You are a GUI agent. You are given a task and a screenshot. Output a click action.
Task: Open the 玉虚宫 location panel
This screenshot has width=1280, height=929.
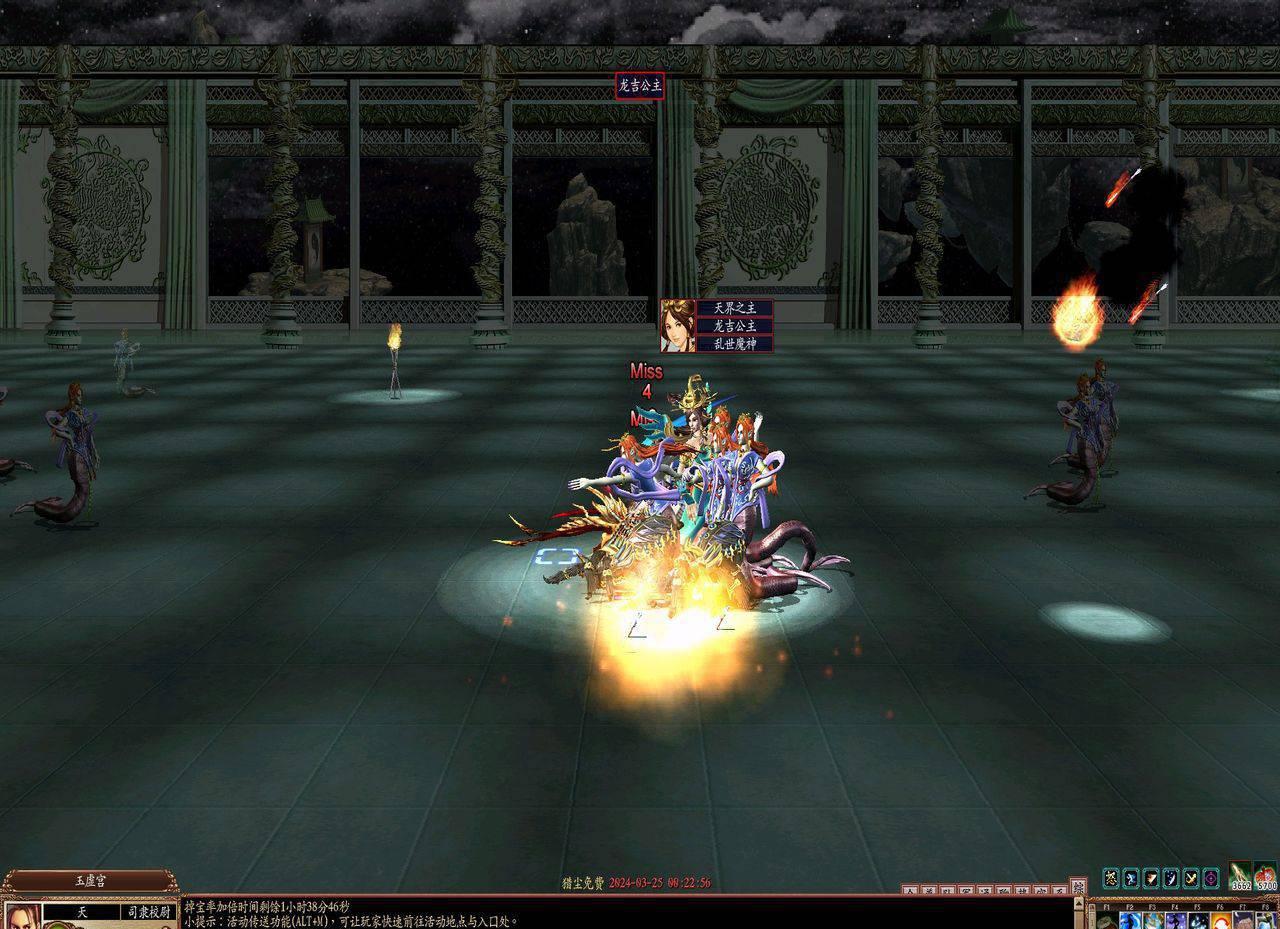90,882
